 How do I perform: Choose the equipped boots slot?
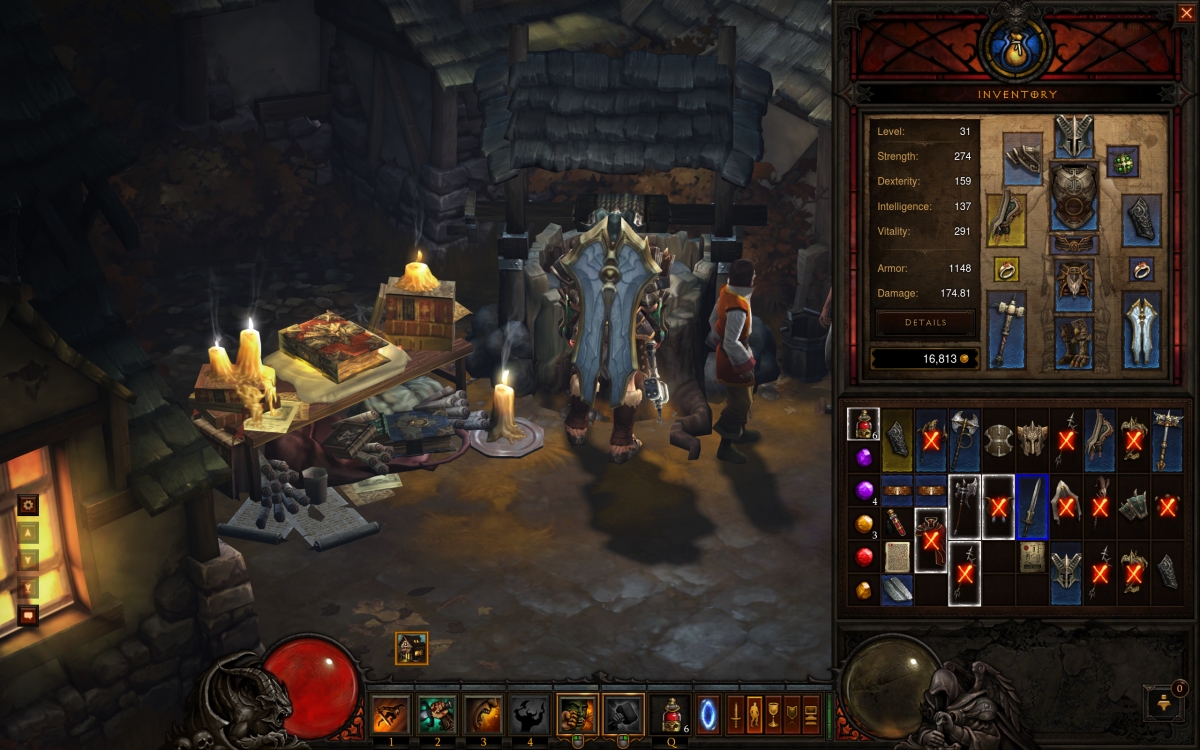[1073, 343]
